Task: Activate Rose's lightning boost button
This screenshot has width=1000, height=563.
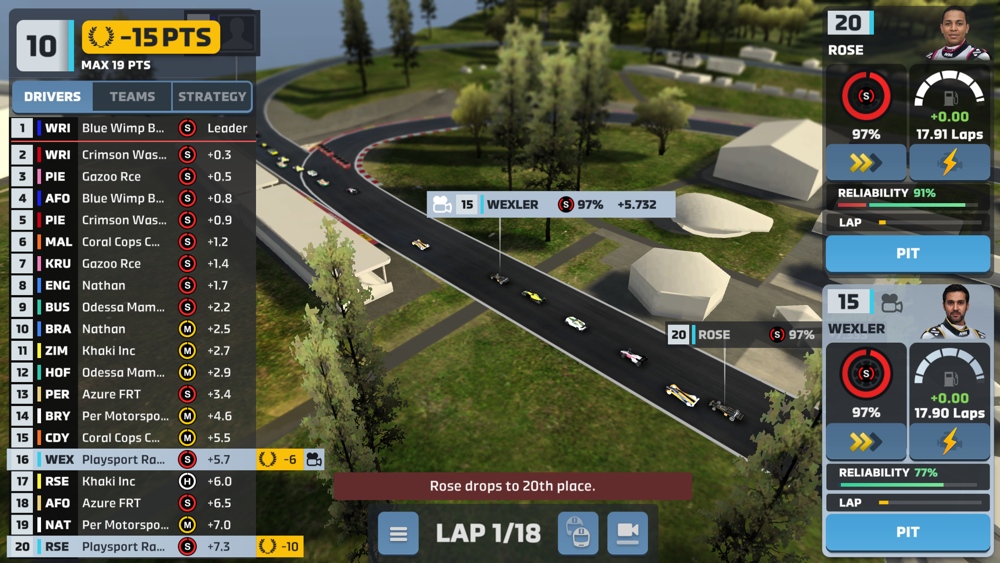Action: [949, 162]
